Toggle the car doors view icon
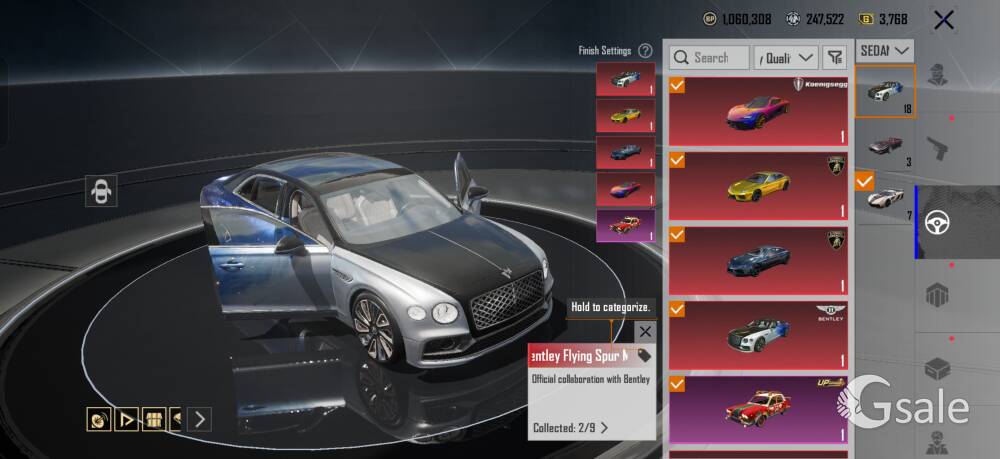Screen dimensions: 1000x459 (x=101, y=191)
